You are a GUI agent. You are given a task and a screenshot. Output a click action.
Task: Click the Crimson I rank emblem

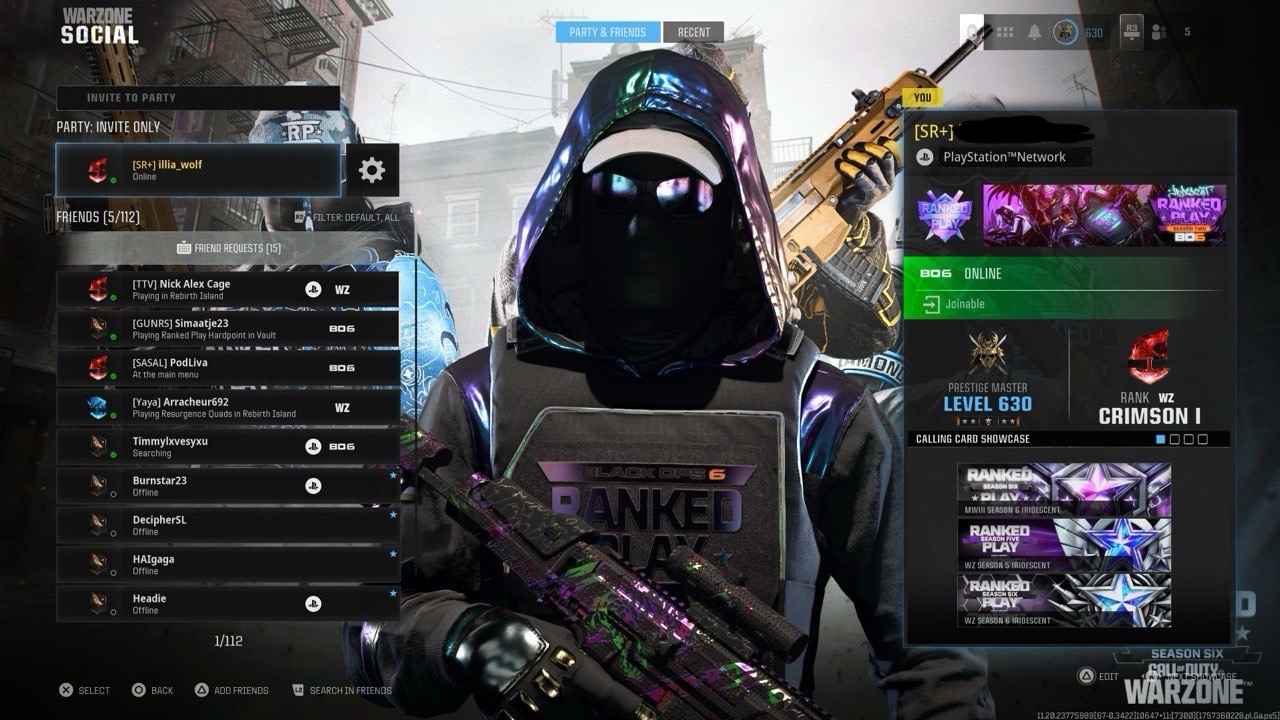(1150, 358)
